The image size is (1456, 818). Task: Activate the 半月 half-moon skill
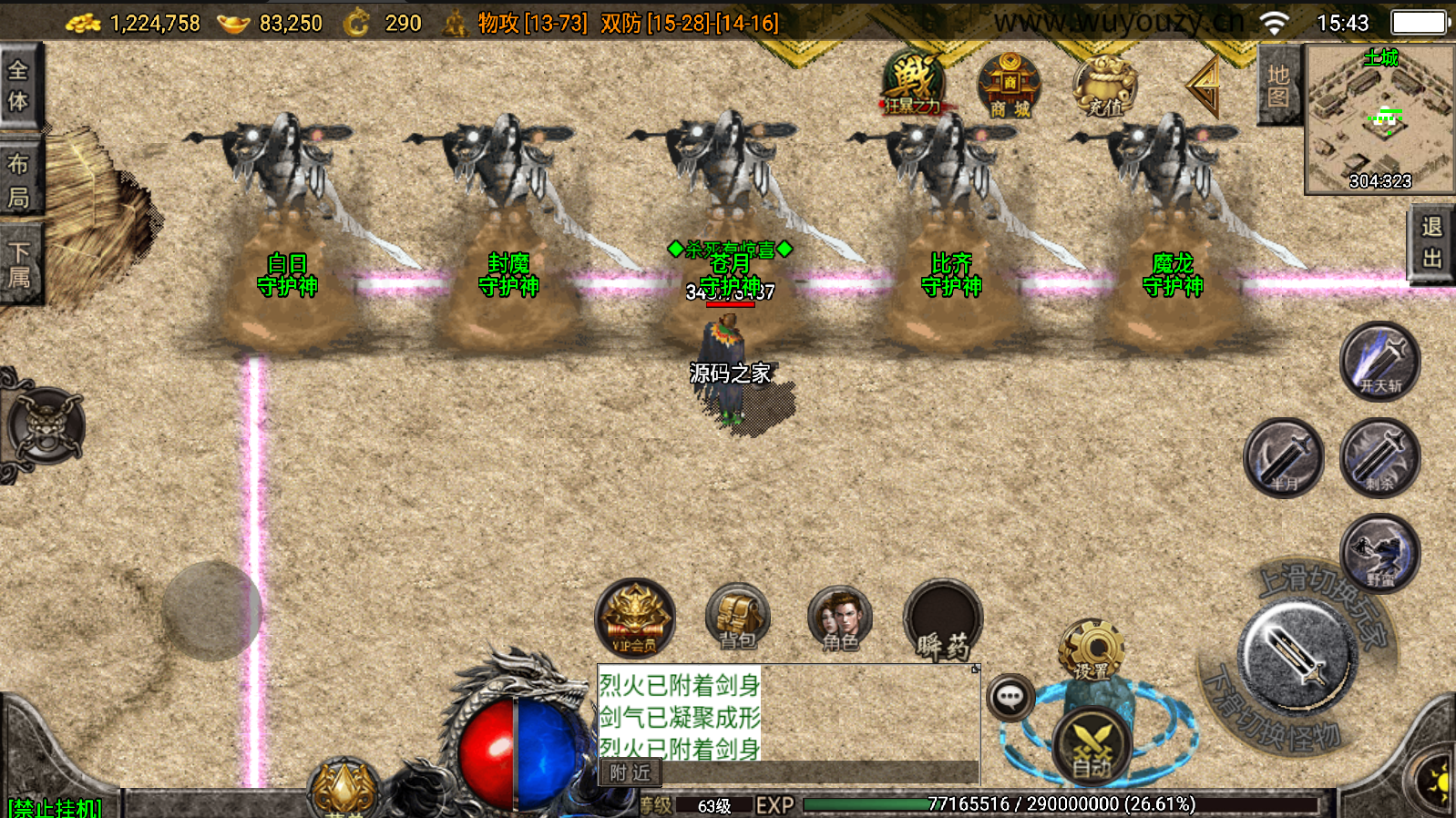pos(1284,458)
